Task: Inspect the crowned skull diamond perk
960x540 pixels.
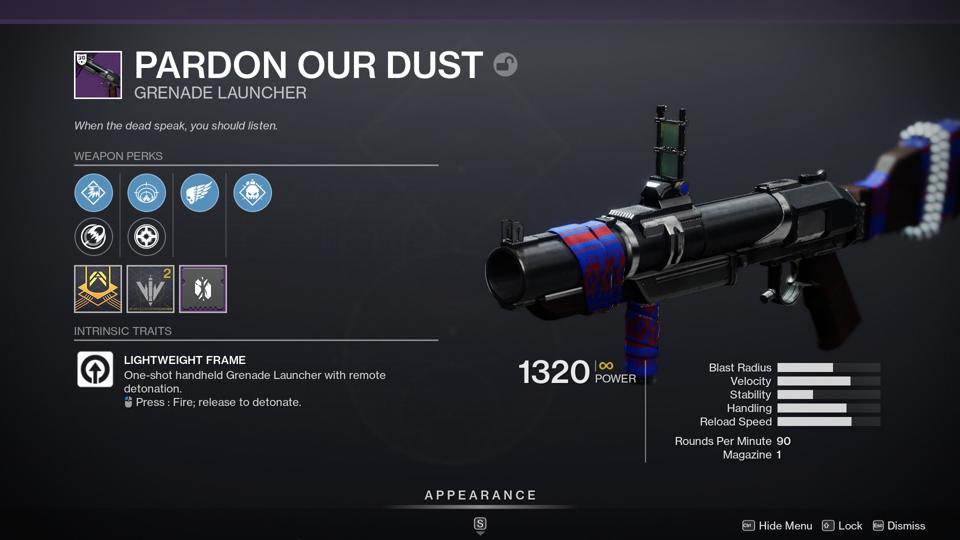Action: click(x=252, y=193)
